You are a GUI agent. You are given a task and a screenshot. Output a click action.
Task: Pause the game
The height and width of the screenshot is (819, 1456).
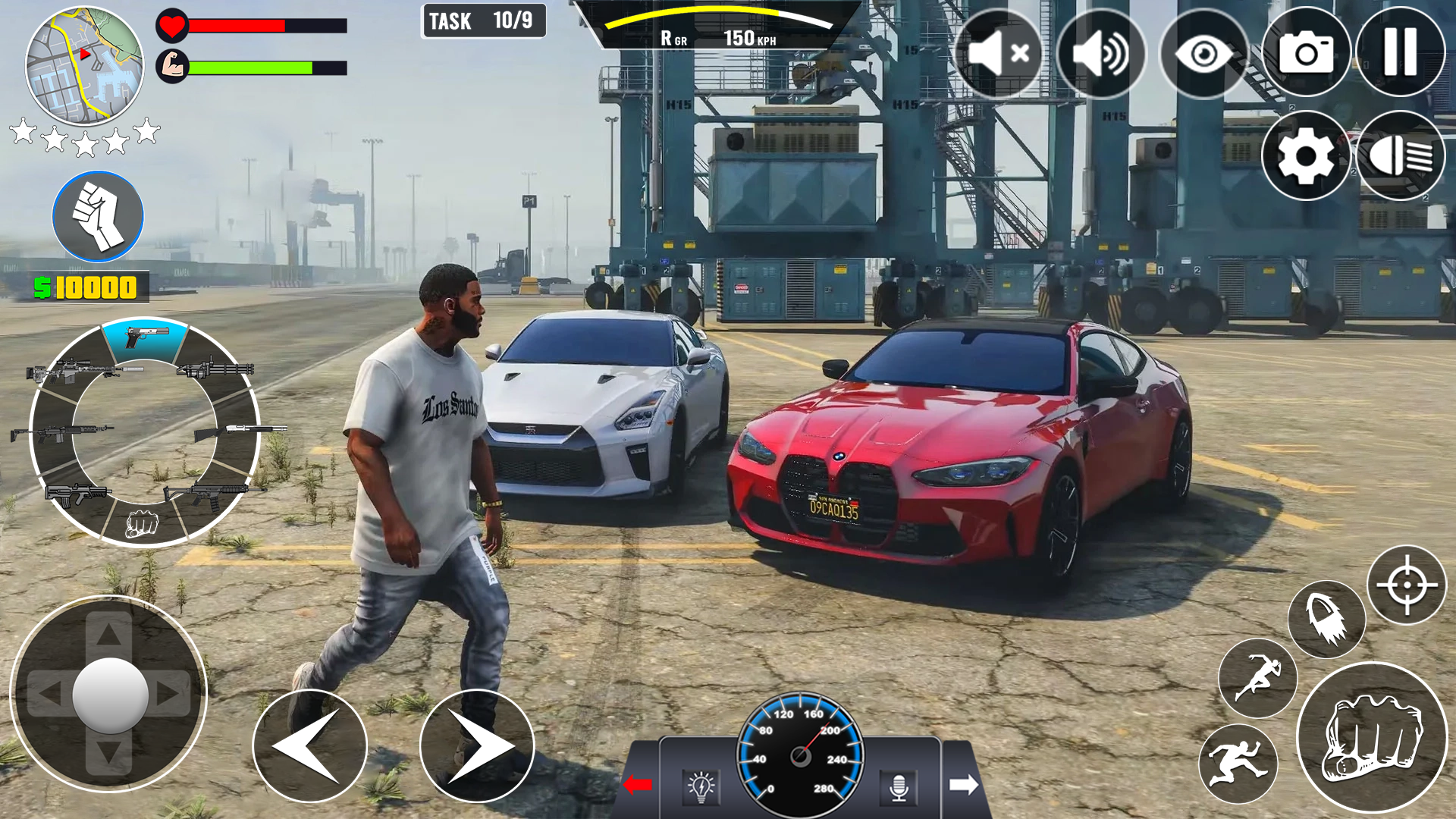coord(1399,52)
